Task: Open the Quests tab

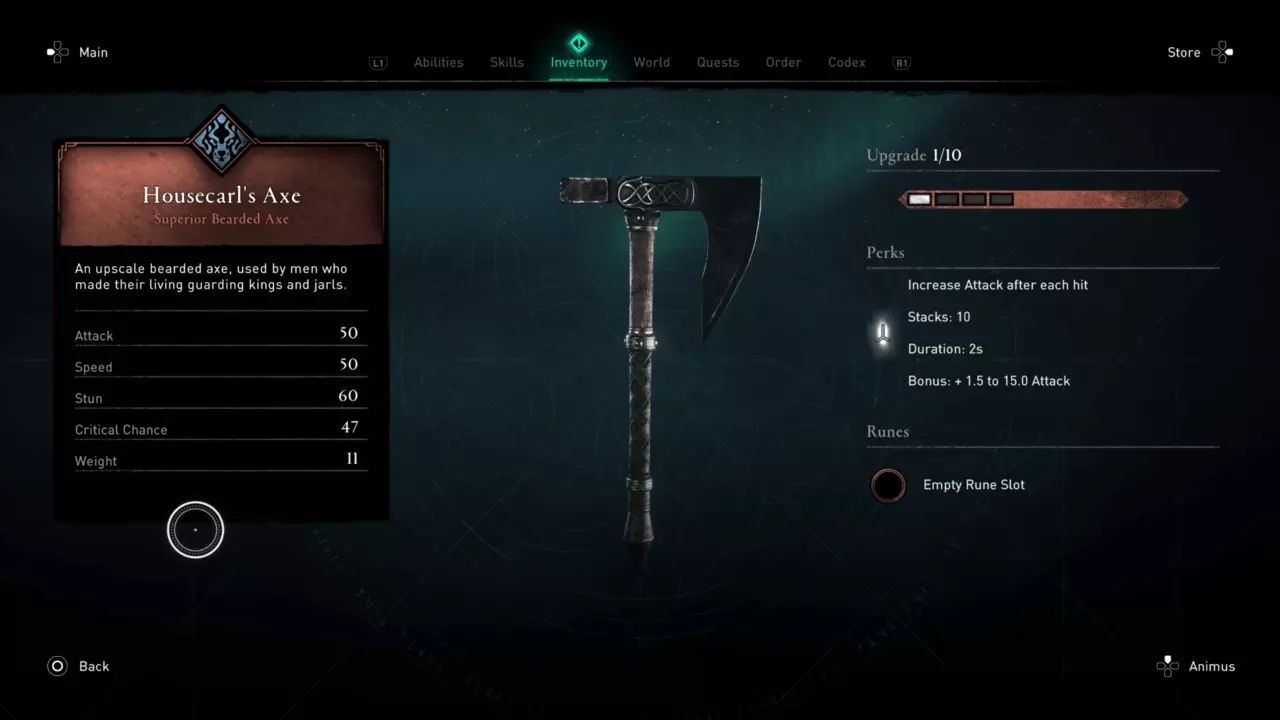Action: tap(718, 62)
